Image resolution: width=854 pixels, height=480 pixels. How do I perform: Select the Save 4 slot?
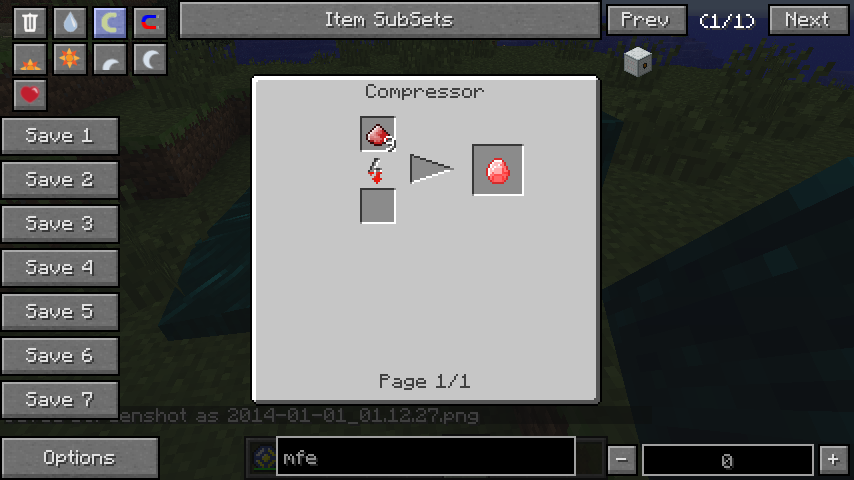click(60, 268)
